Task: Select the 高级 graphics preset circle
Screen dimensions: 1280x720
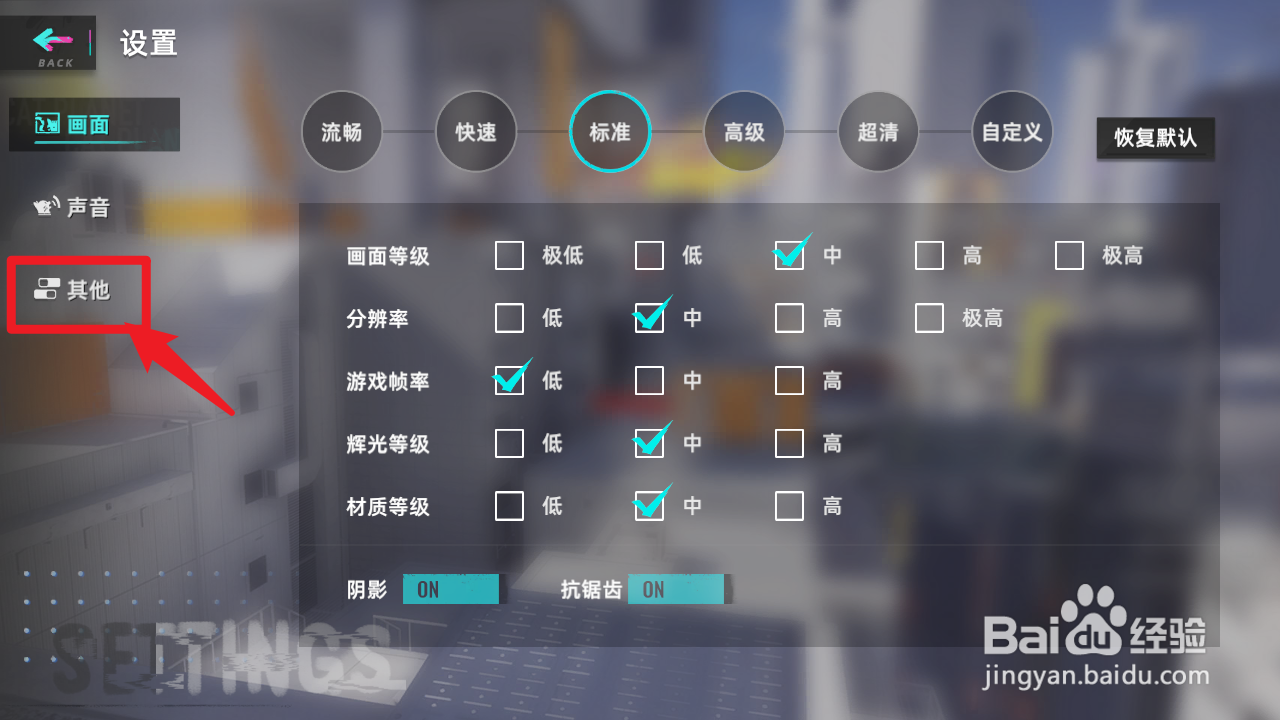Action: (744, 131)
